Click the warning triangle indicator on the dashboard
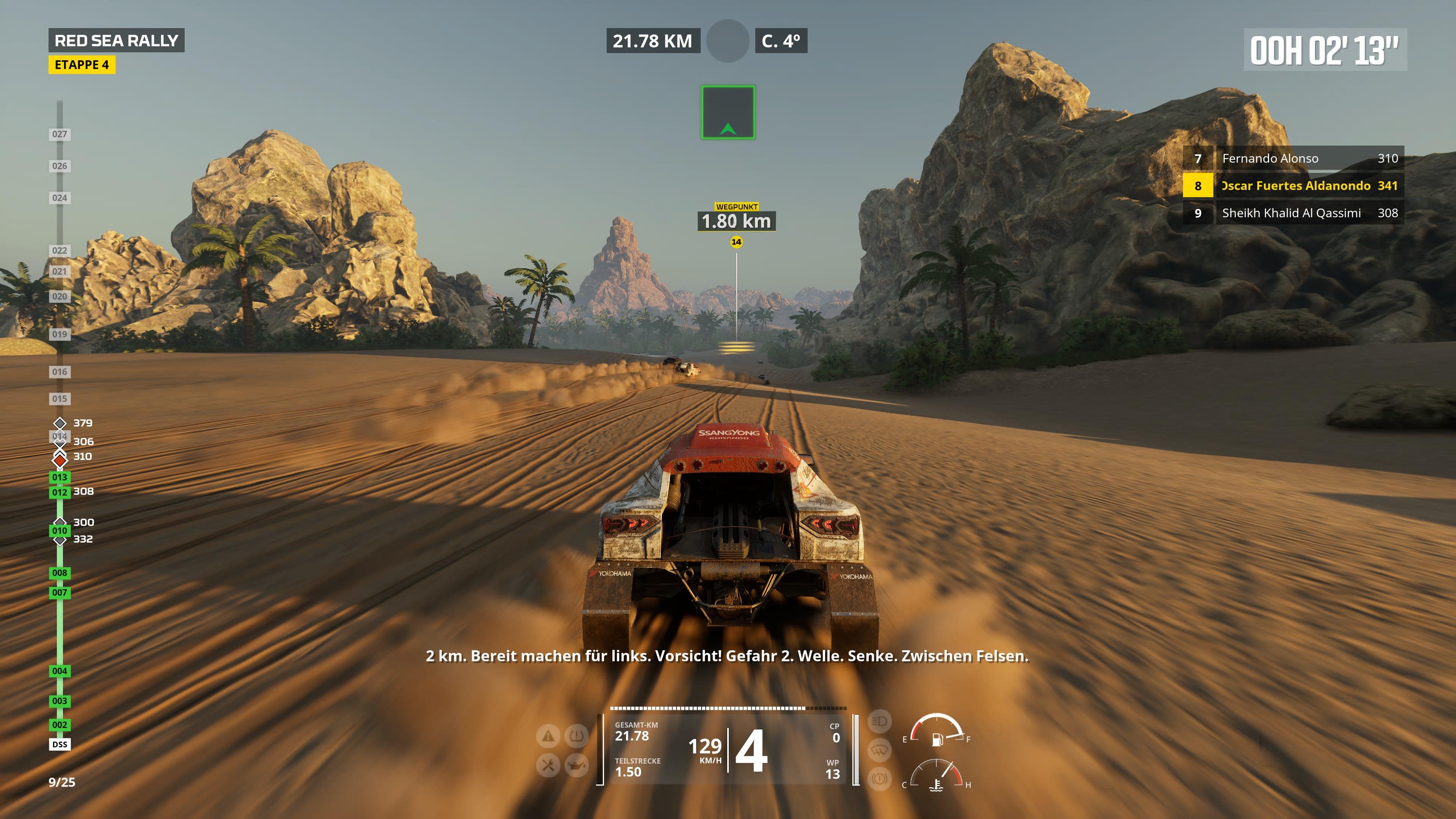The image size is (1456, 819). pos(547,736)
